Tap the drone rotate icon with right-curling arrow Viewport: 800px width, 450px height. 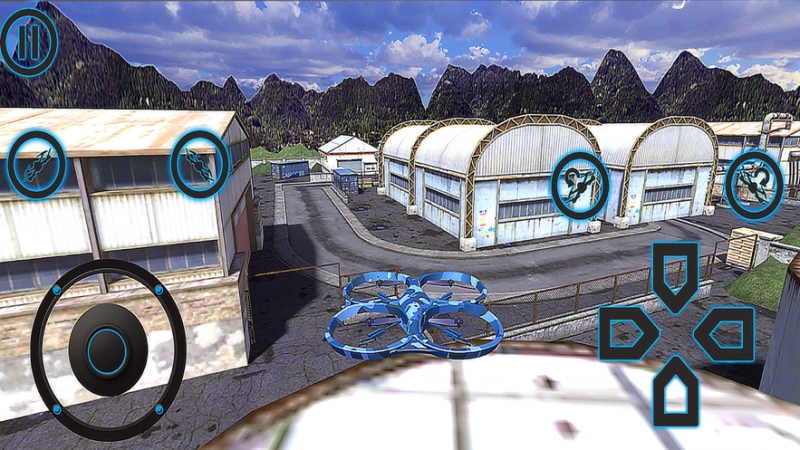[x=753, y=184]
